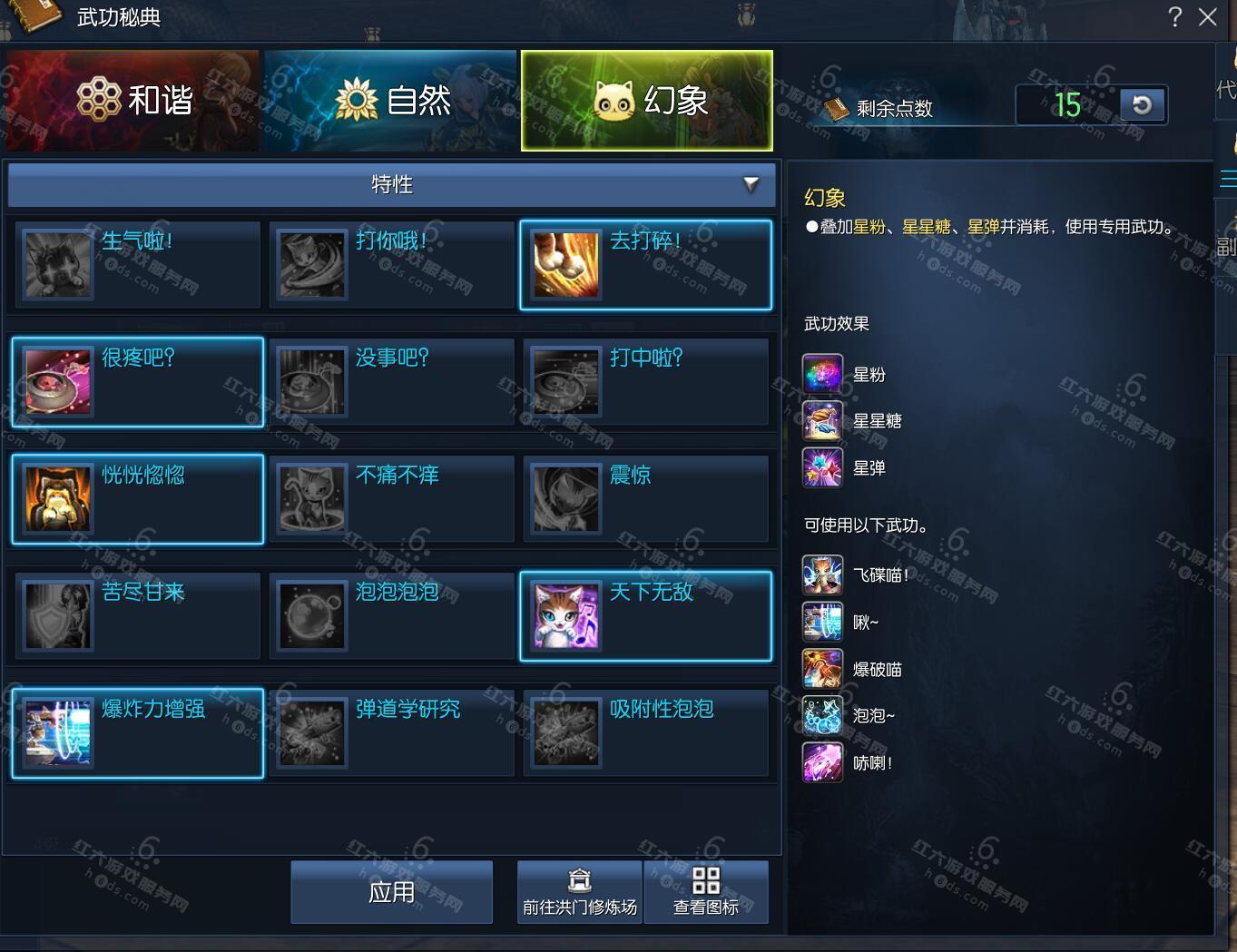
Task: Reset the remaining skill points
Action: point(1143,105)
